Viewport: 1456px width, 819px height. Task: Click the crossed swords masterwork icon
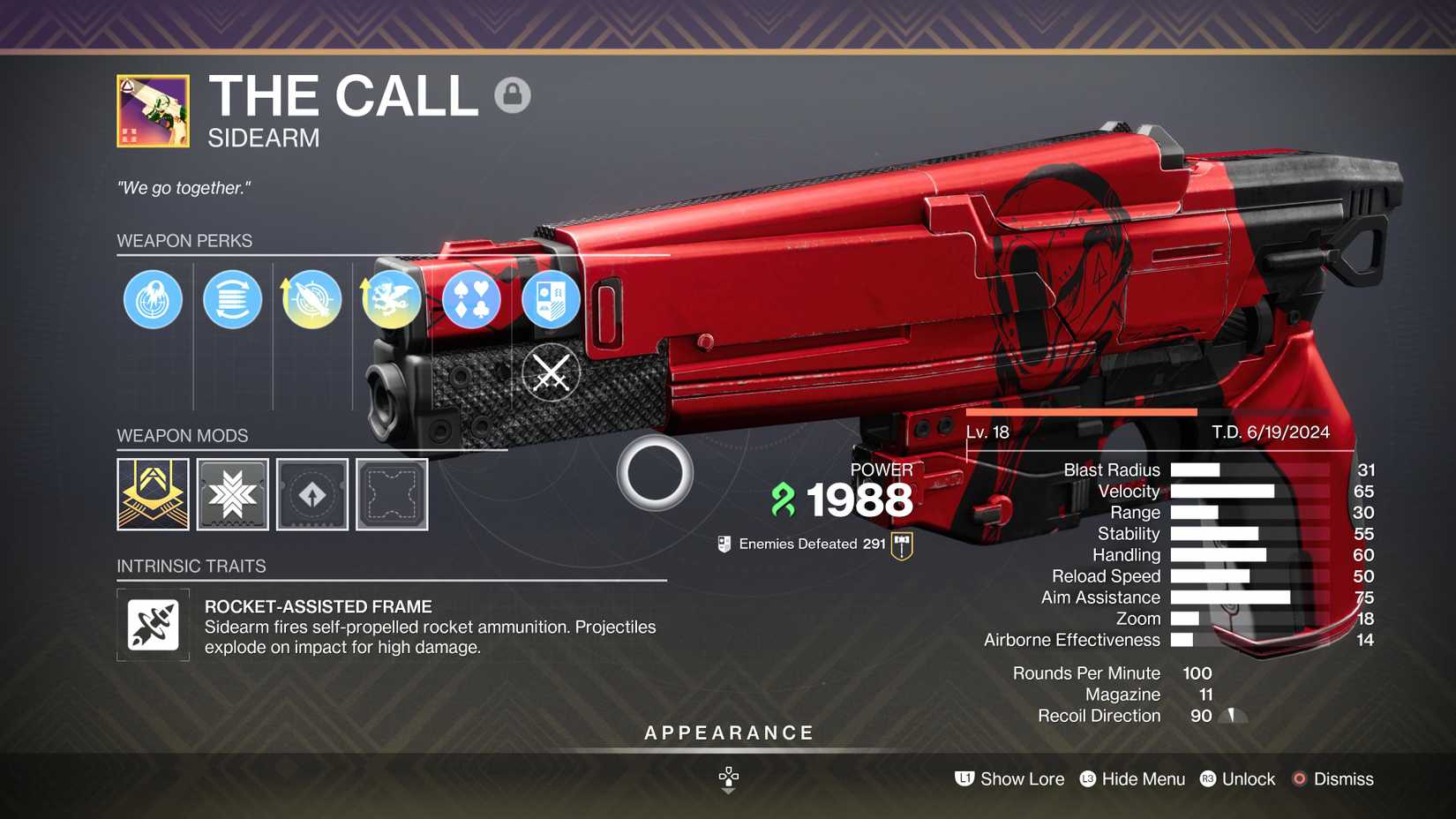[x=550, y=374]
